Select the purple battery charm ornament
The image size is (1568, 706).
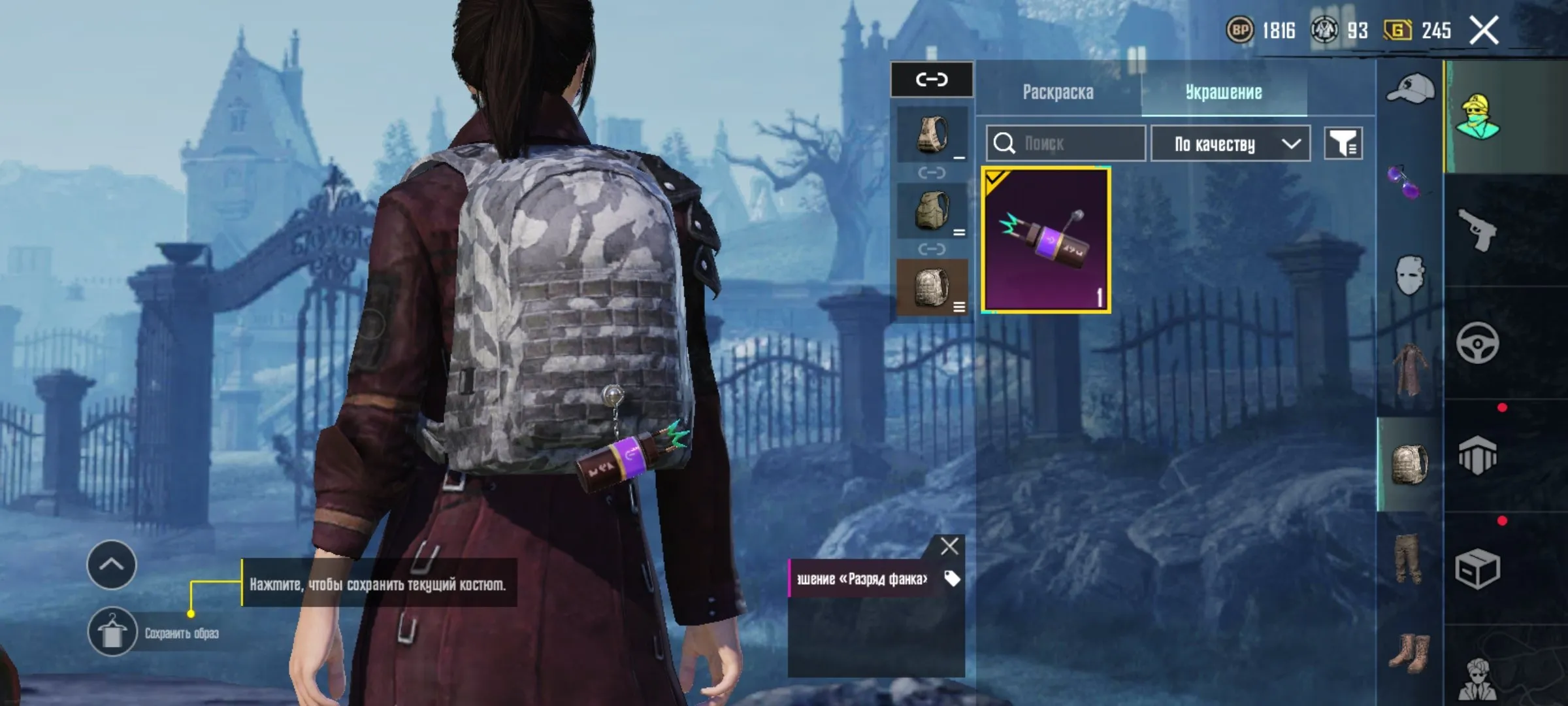[1046, 240]
